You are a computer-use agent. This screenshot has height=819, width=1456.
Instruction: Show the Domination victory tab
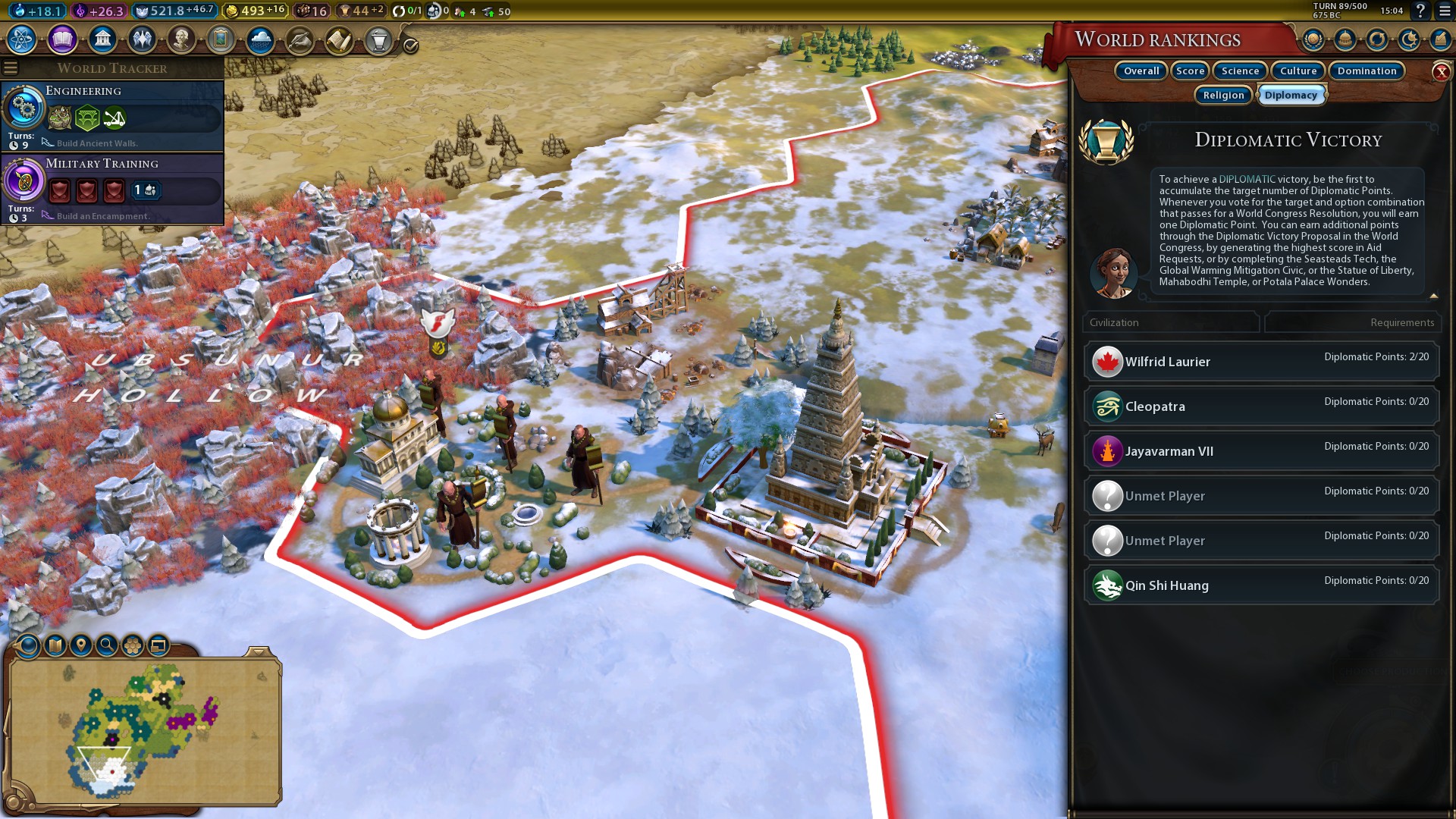click(1367, 71)
